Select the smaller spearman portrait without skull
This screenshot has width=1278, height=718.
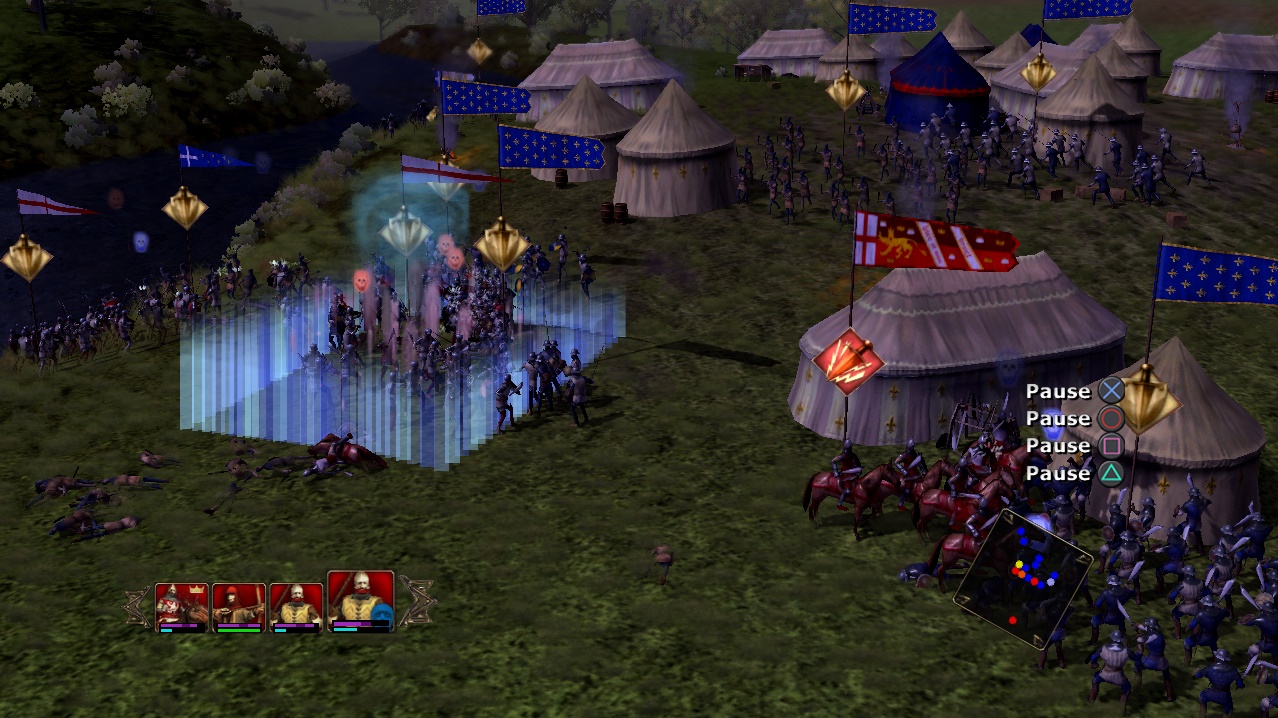tap(296, 606)
